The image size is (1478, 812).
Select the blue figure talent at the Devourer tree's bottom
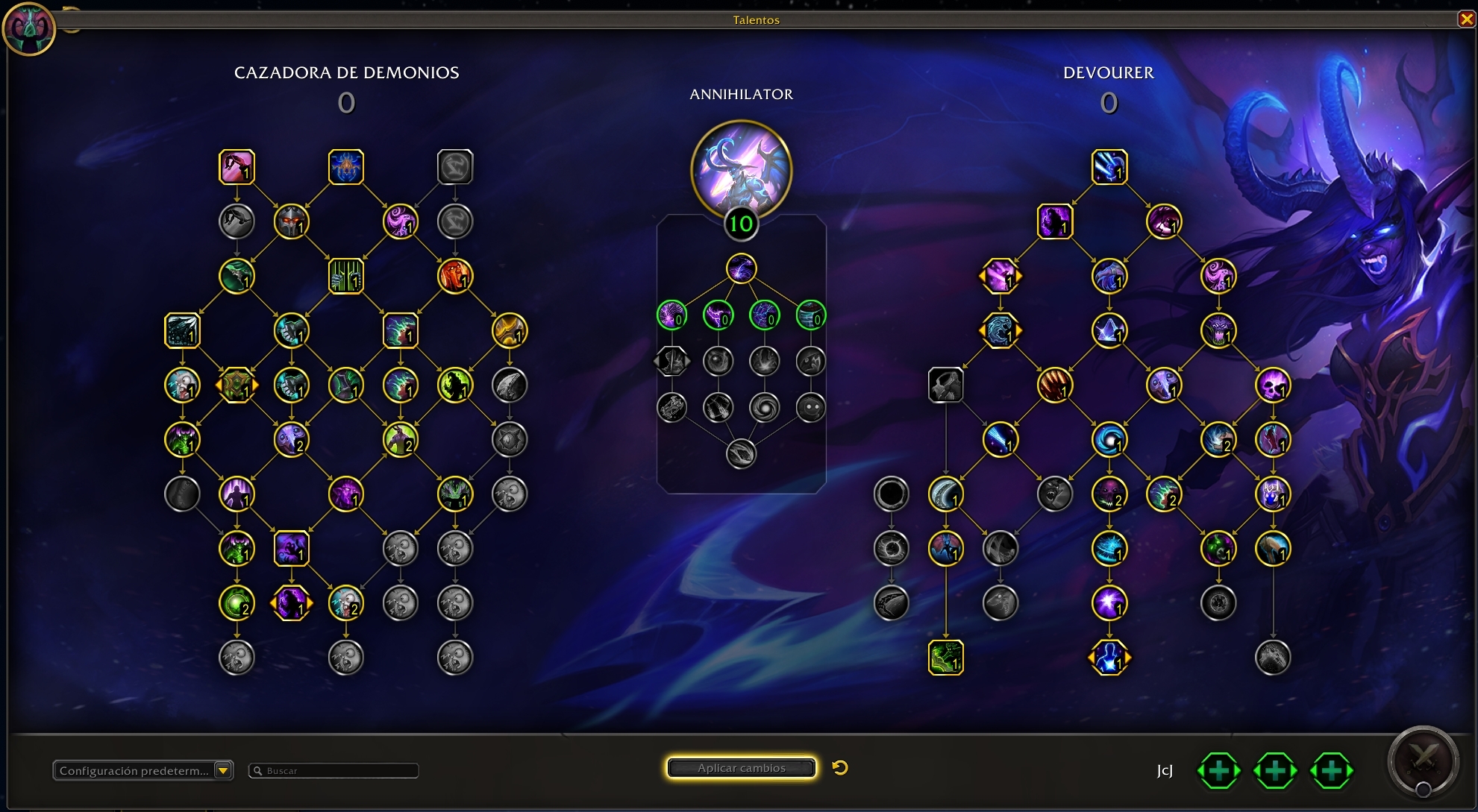click(1109, 658)
